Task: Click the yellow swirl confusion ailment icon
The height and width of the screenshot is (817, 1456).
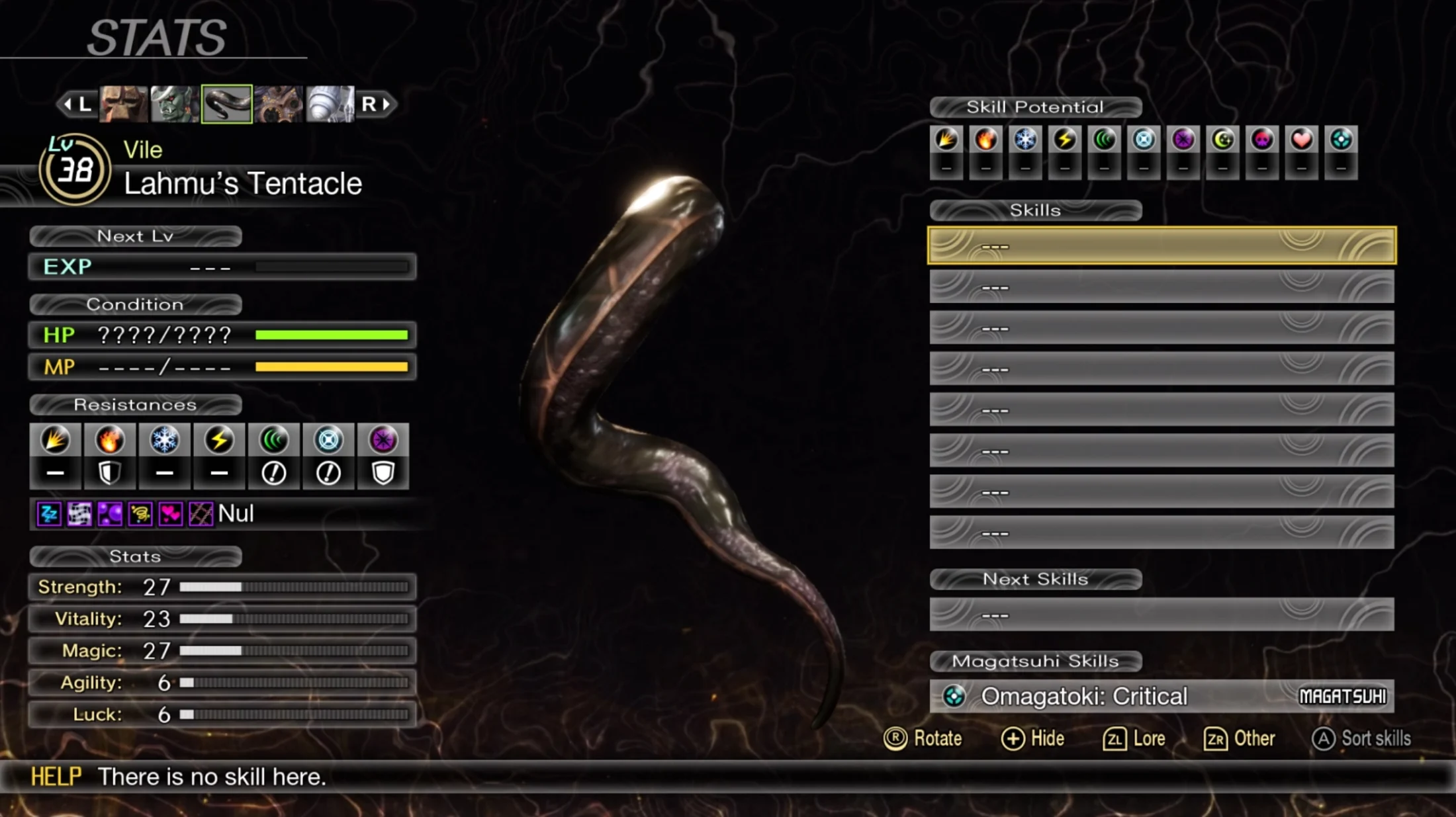Action: coord(140,514)
